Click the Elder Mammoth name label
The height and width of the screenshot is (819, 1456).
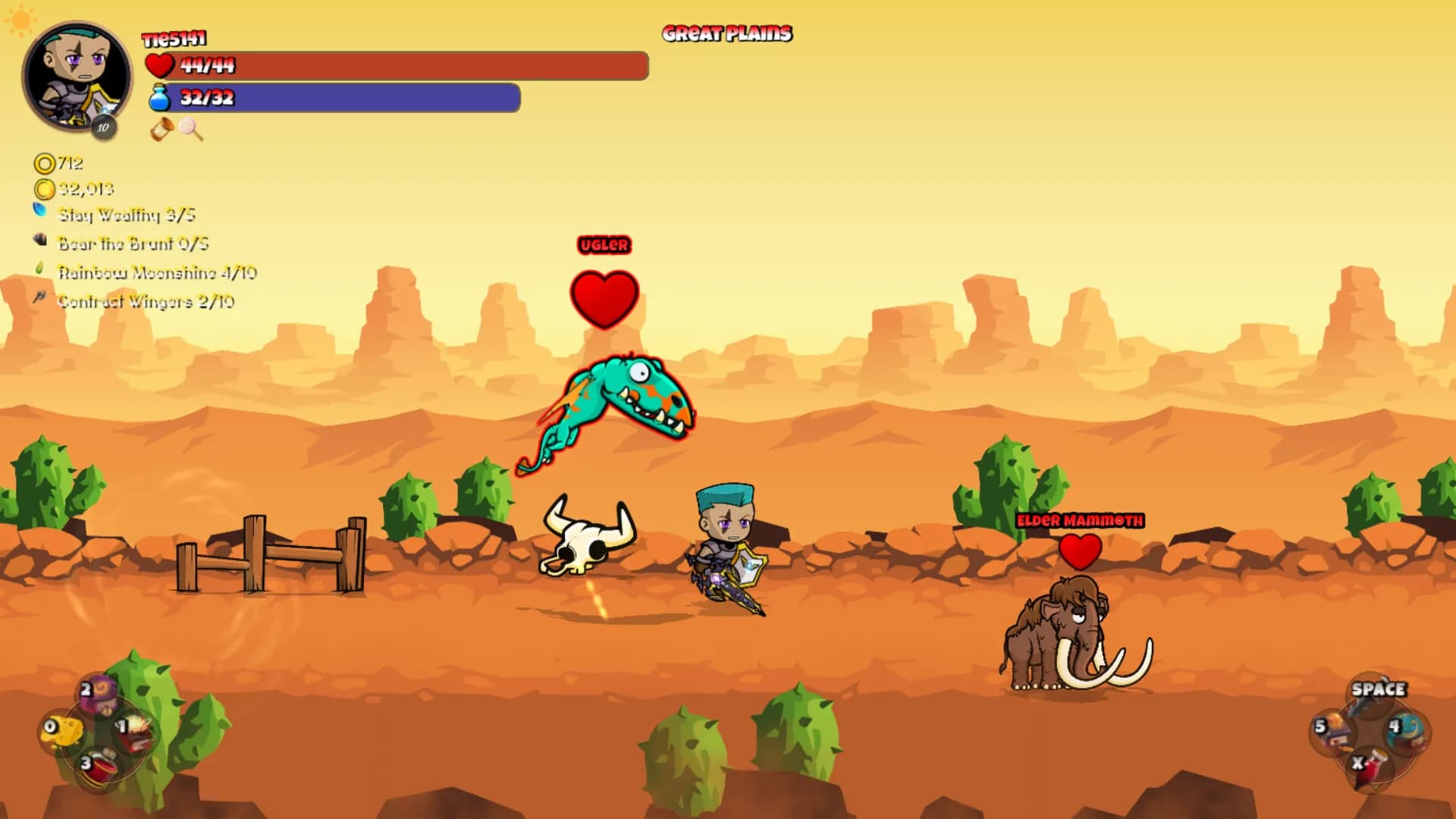(x=1080, y=521)
